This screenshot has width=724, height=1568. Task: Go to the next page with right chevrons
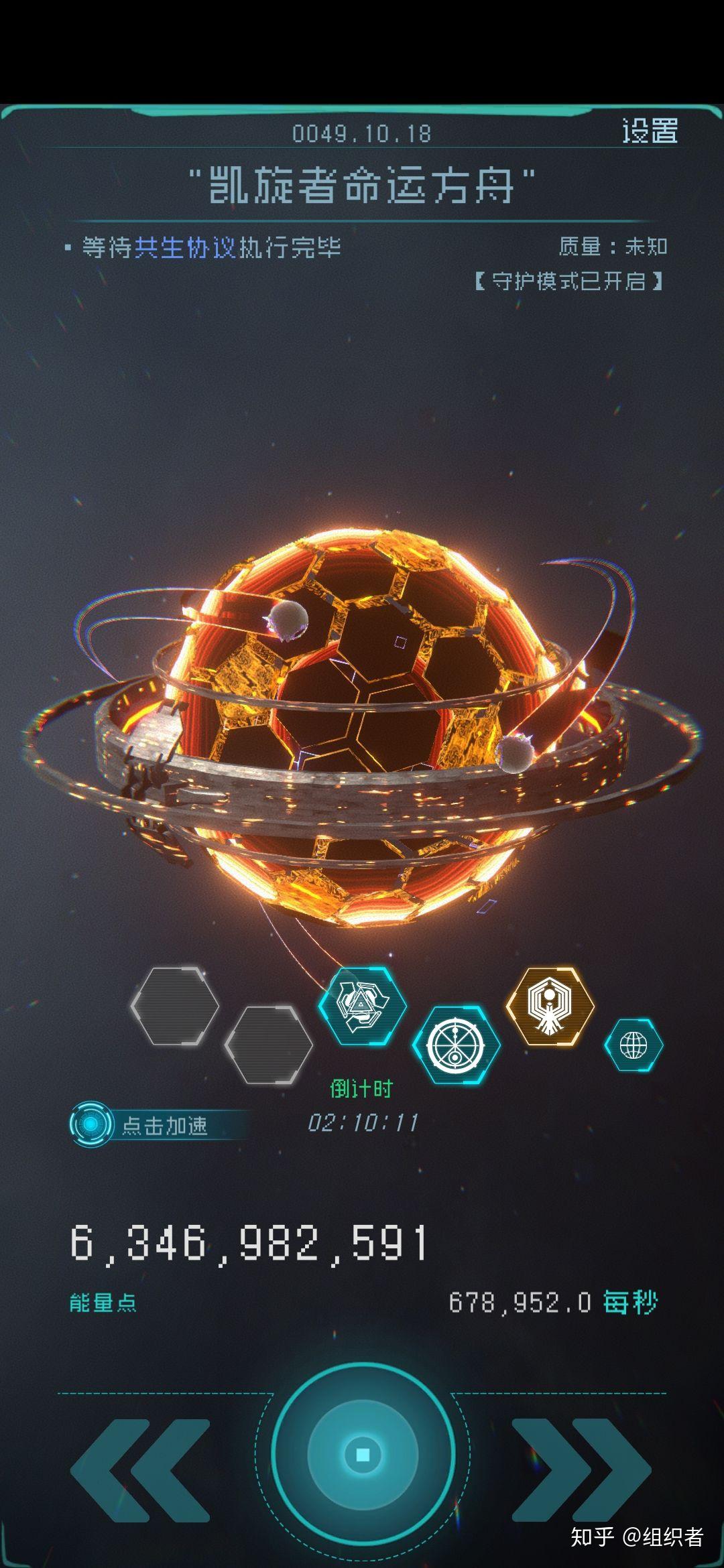click(x=581, y=1468)
